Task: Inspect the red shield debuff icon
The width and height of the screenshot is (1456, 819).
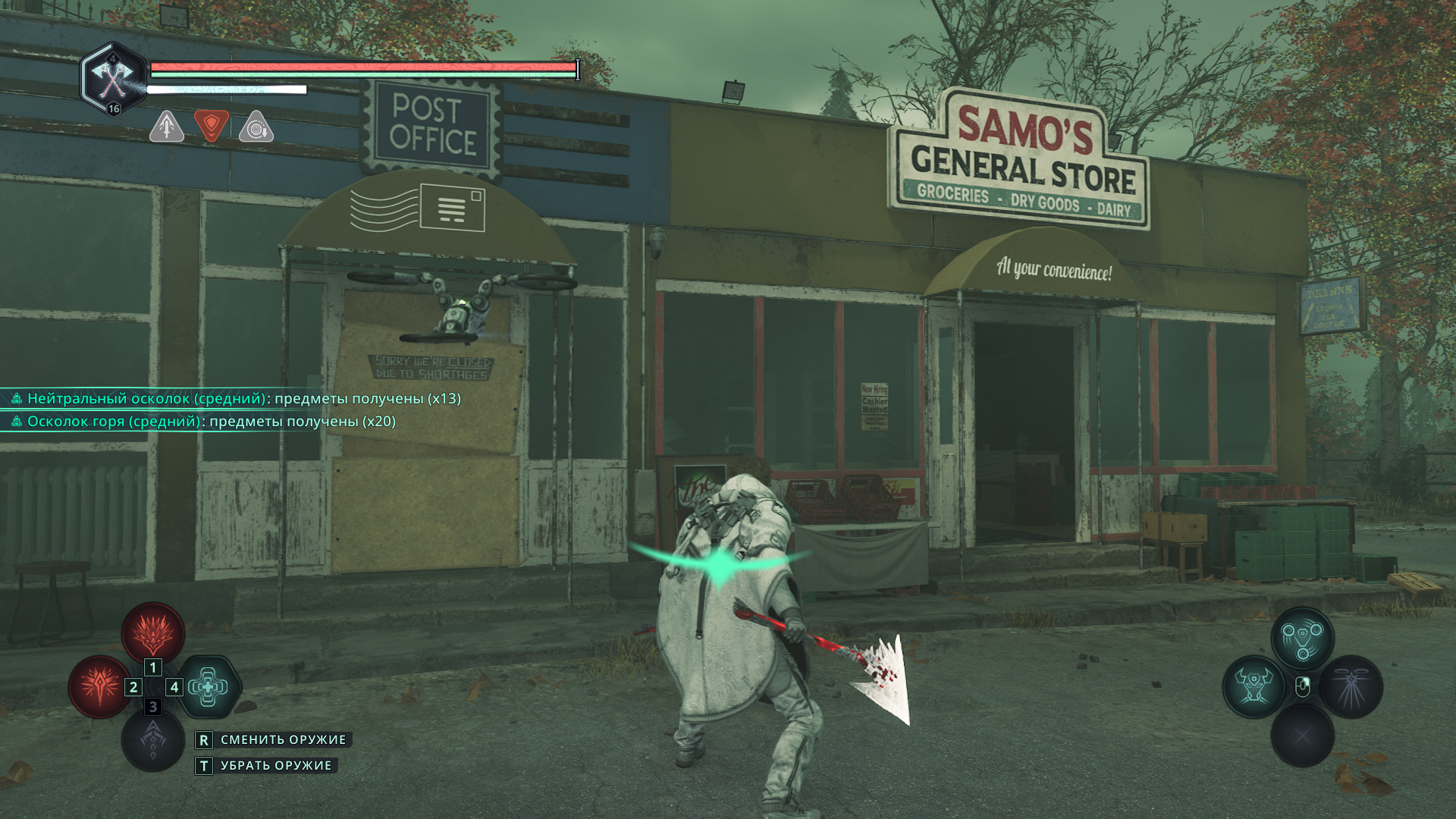Action: 212,125
